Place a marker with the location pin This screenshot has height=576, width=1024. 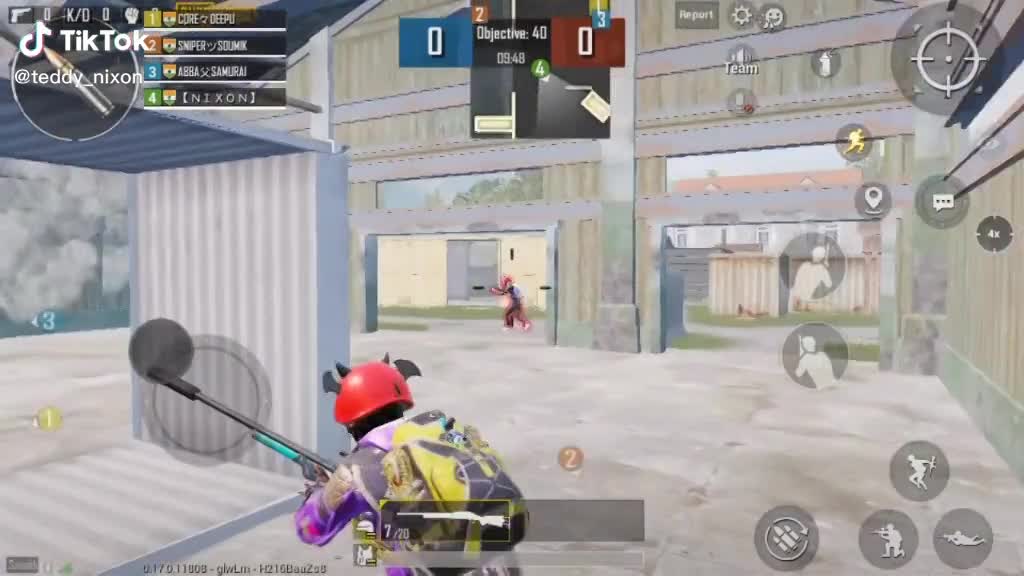click(872, 199)
